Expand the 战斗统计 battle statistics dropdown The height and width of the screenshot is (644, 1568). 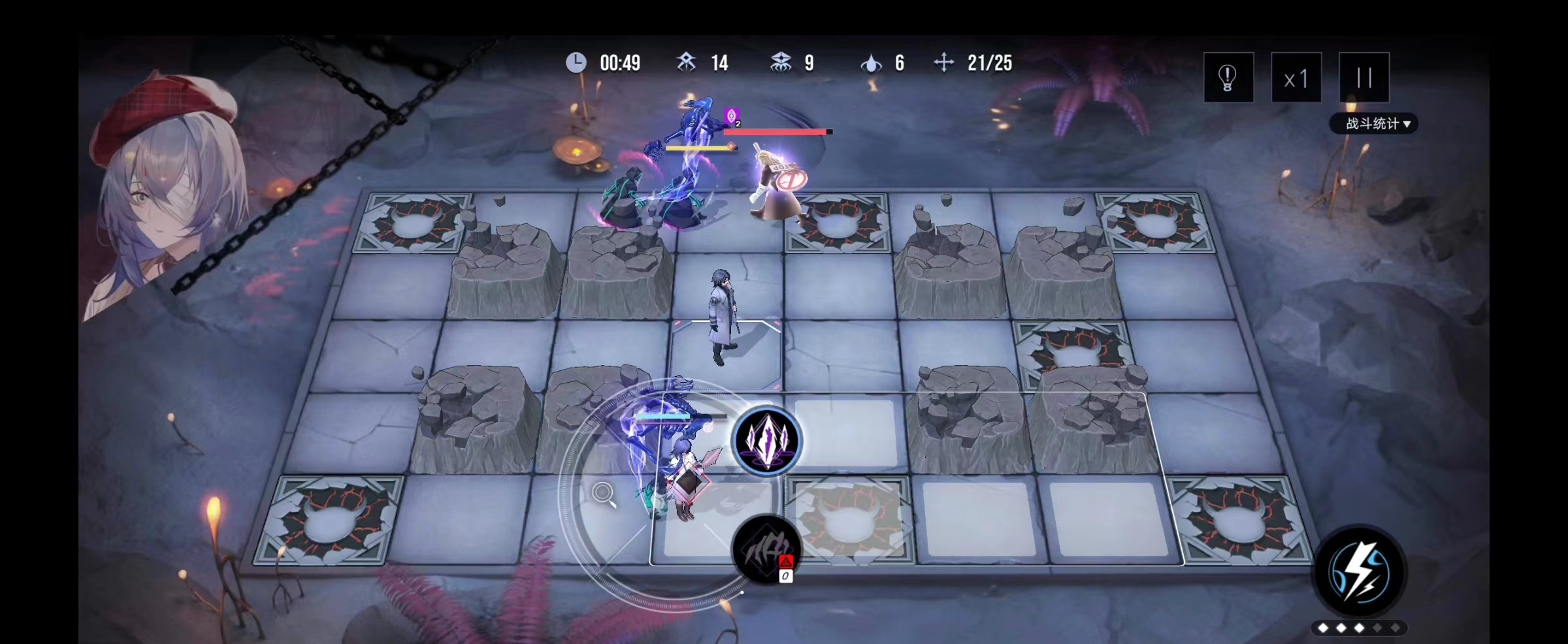pos(1373,123)
